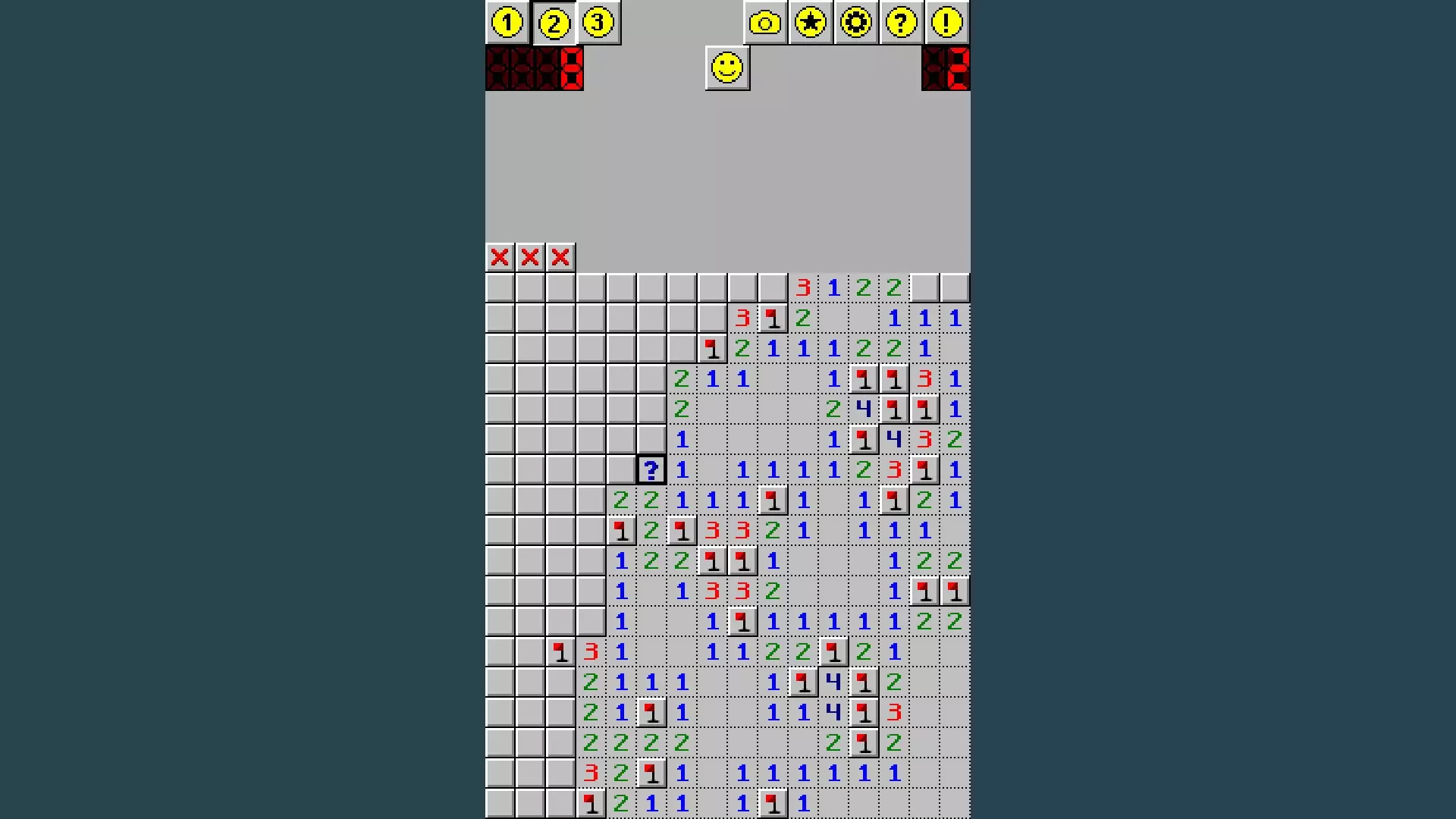
Task: Select difficulty level 1
Action: pyautogui.click(x=507, y=23)
